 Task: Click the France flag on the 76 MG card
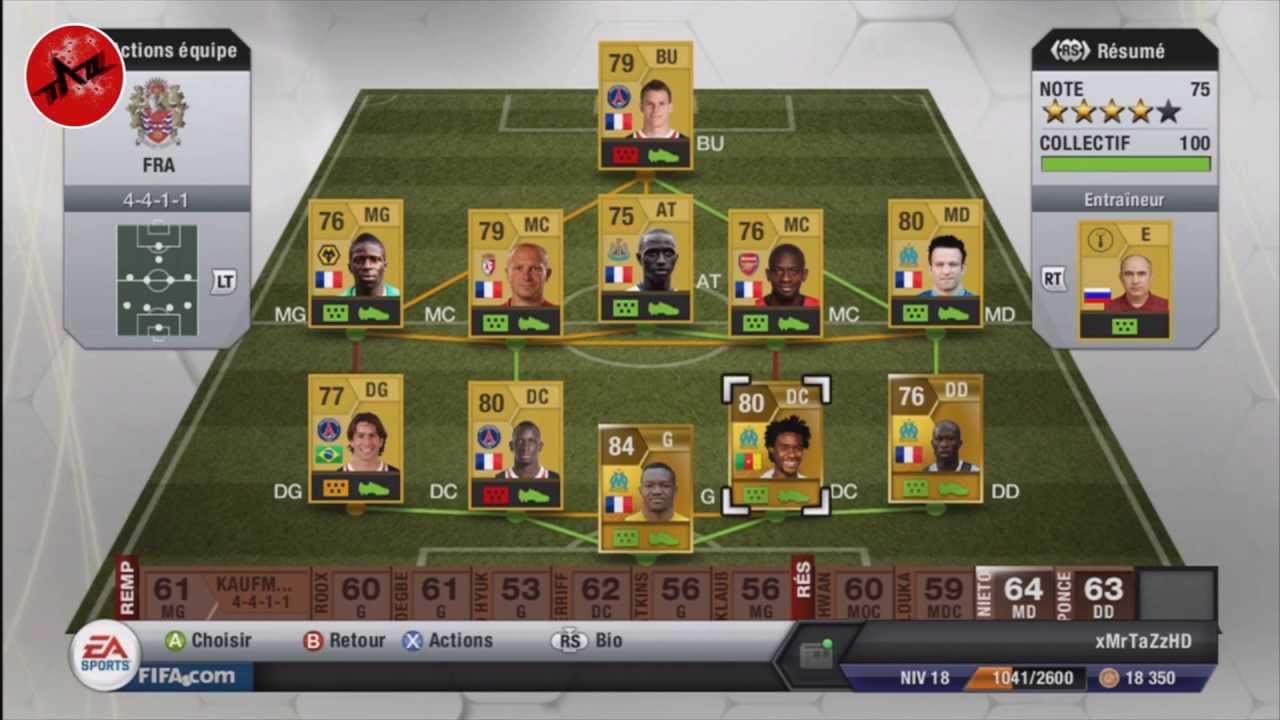(328, 277)
